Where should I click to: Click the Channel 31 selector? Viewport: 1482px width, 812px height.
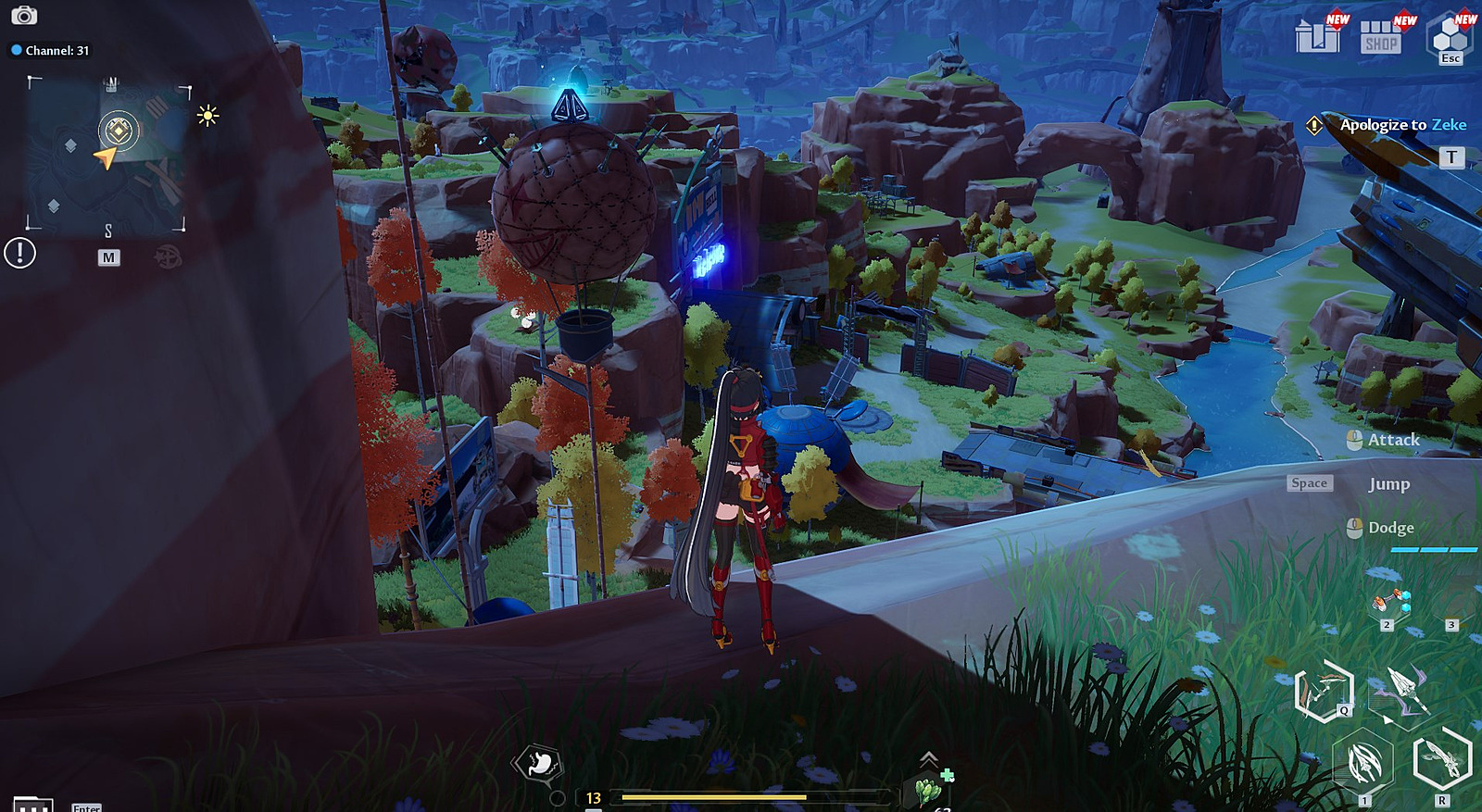50,50
